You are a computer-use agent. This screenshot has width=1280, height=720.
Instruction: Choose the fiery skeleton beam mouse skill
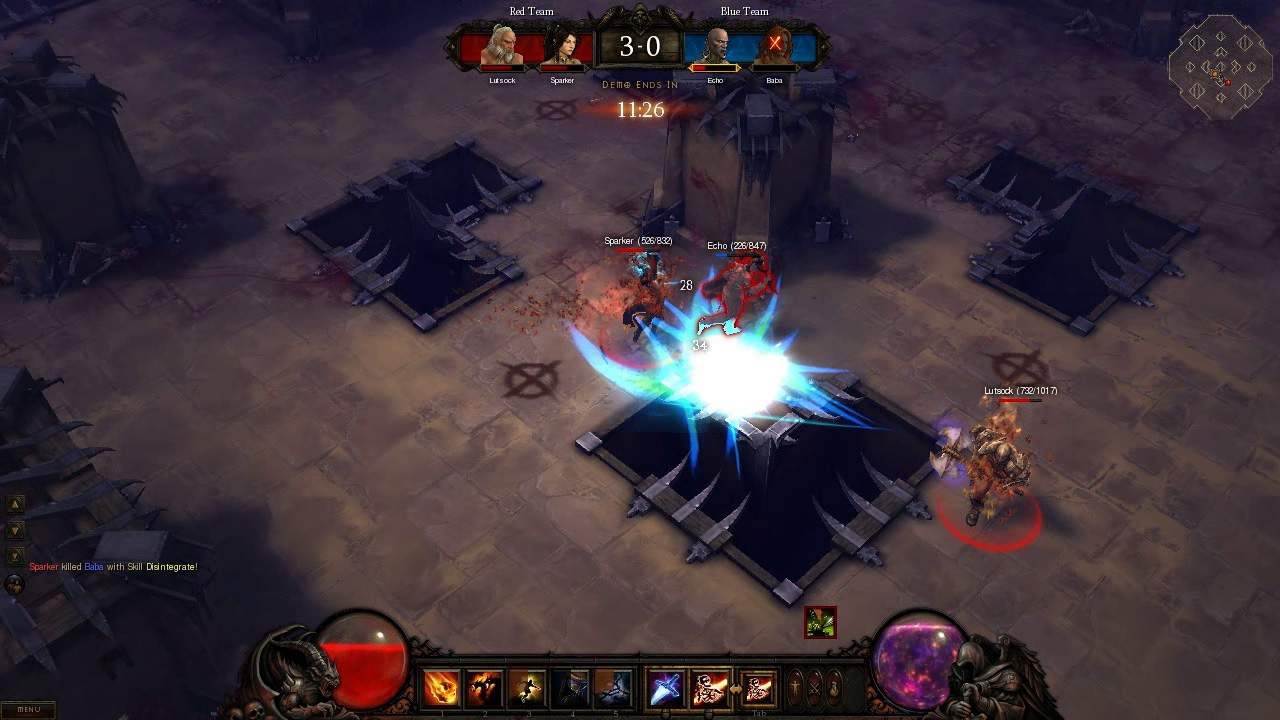(x=711, y=688)
